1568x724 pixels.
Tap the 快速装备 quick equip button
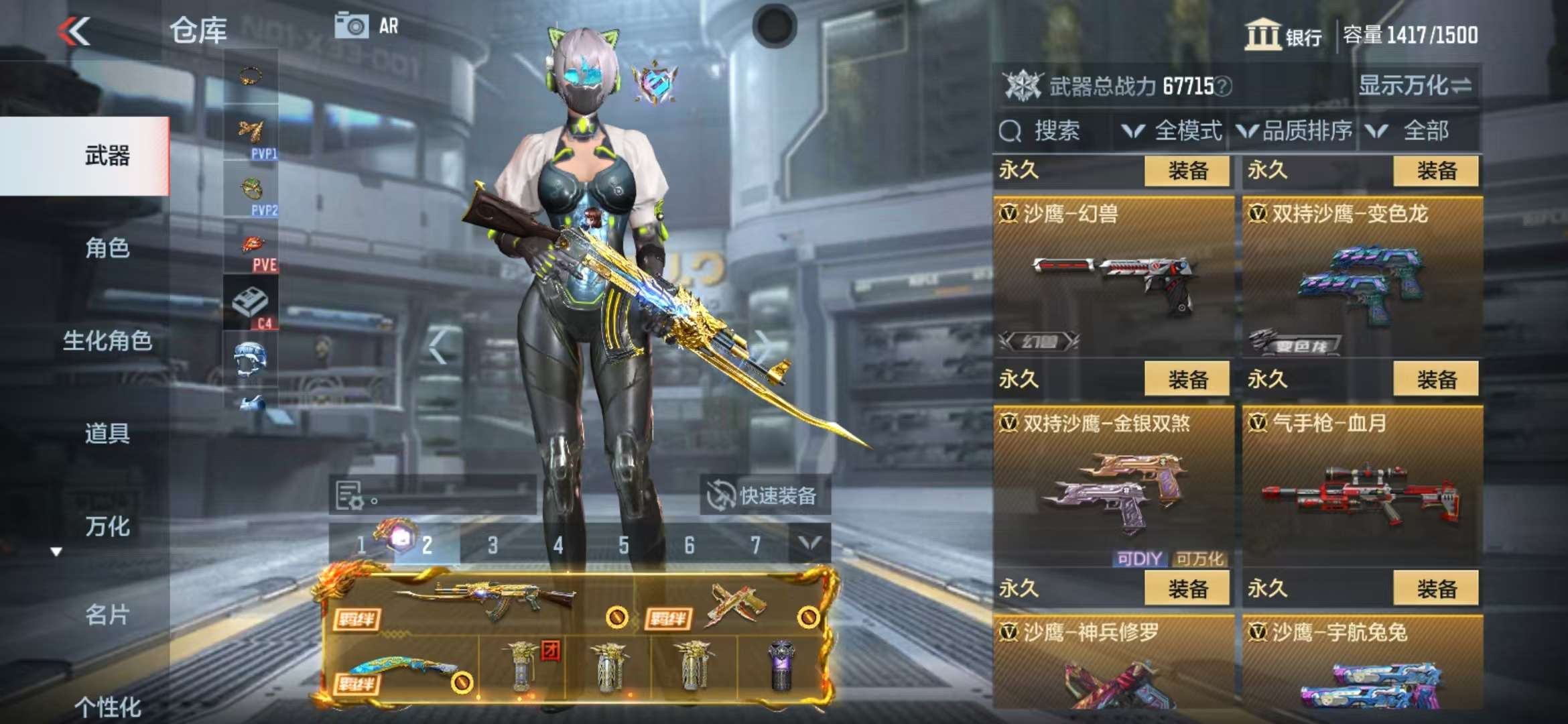pos(765,496)
